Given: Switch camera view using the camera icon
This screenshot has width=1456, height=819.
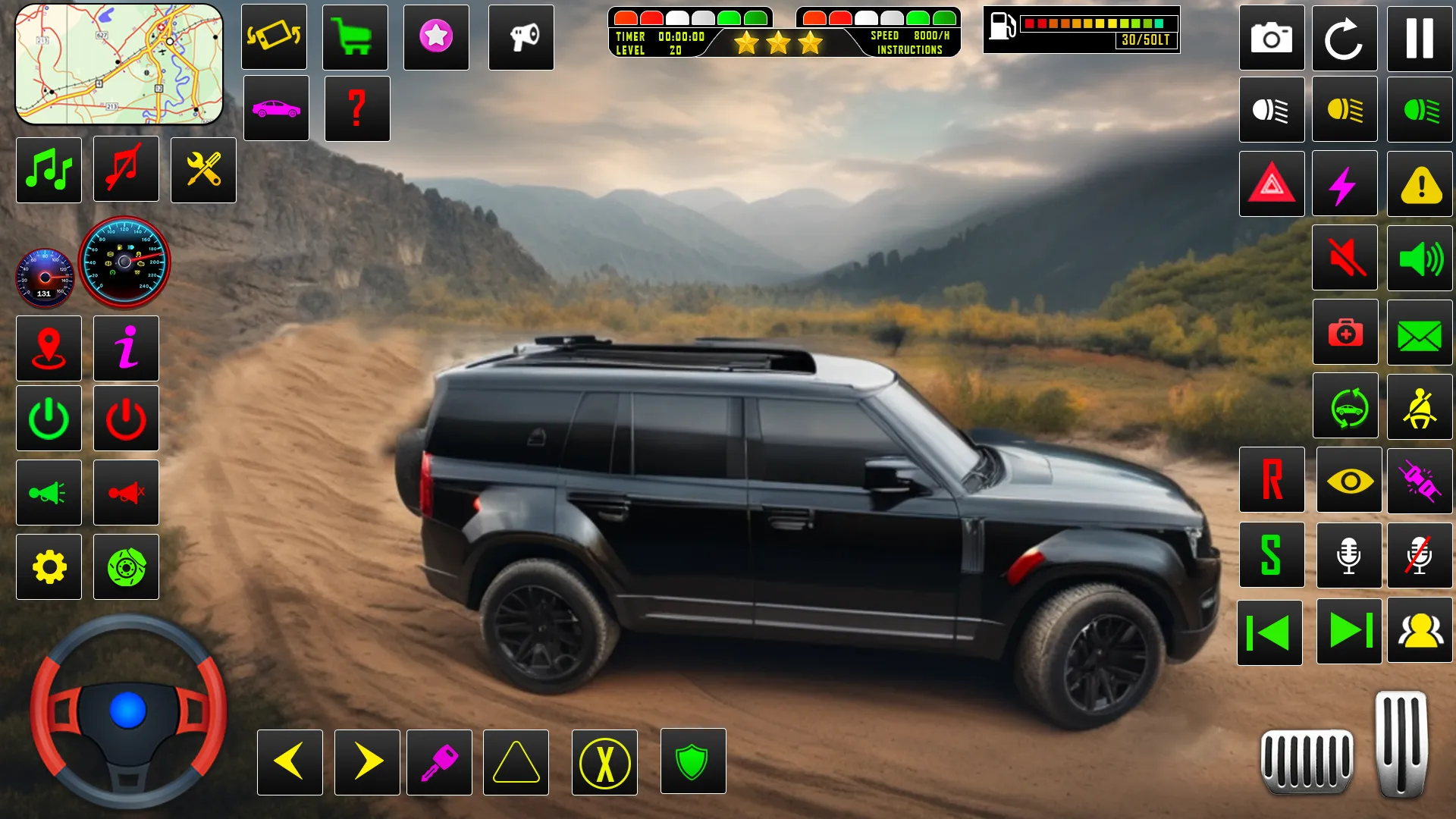Looking at the screenshot, I should coord(1272,37).
